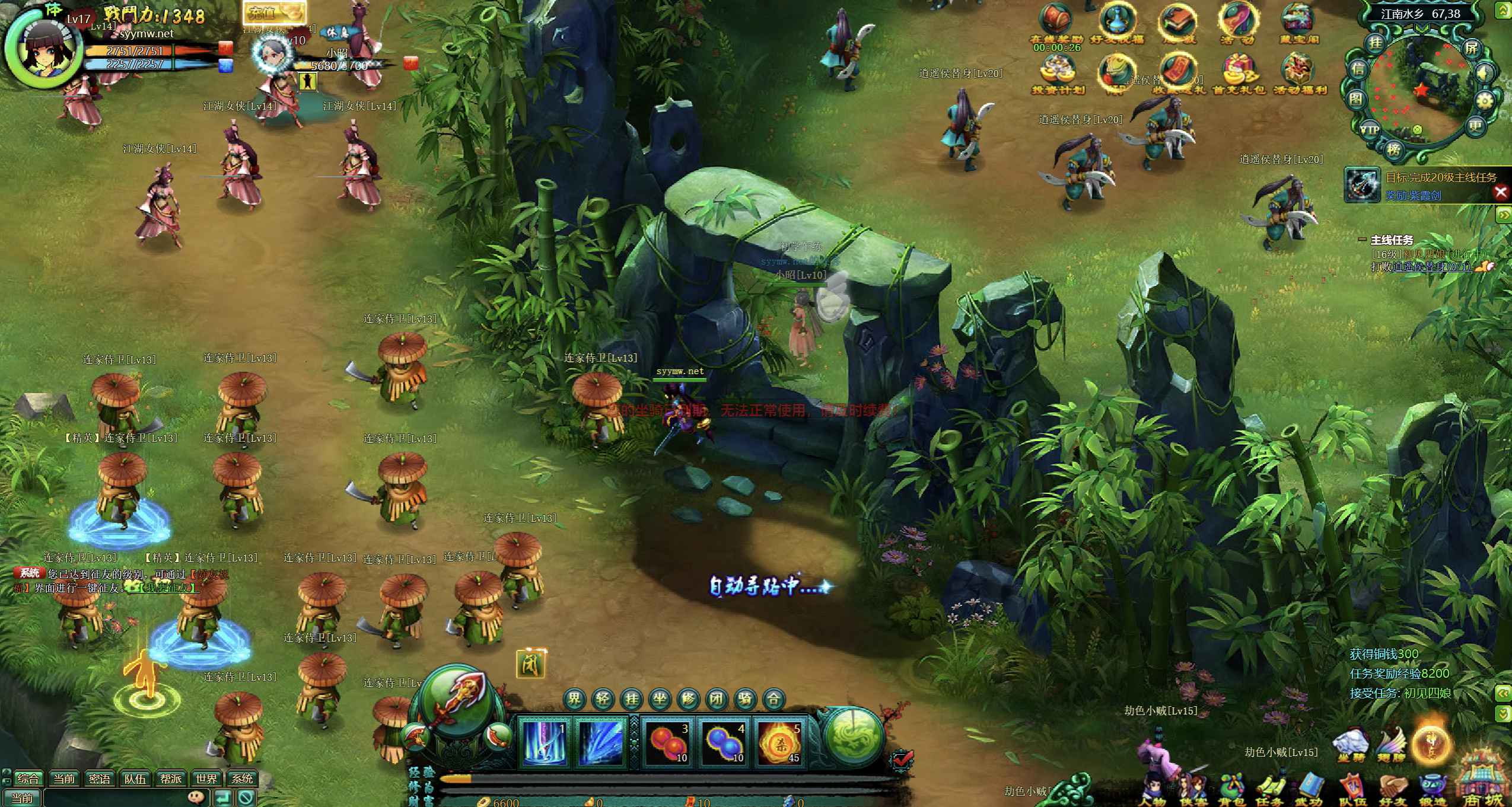Click the 充值 recharge button
The width and height of the screenshot is (1512, 807).
275,12
